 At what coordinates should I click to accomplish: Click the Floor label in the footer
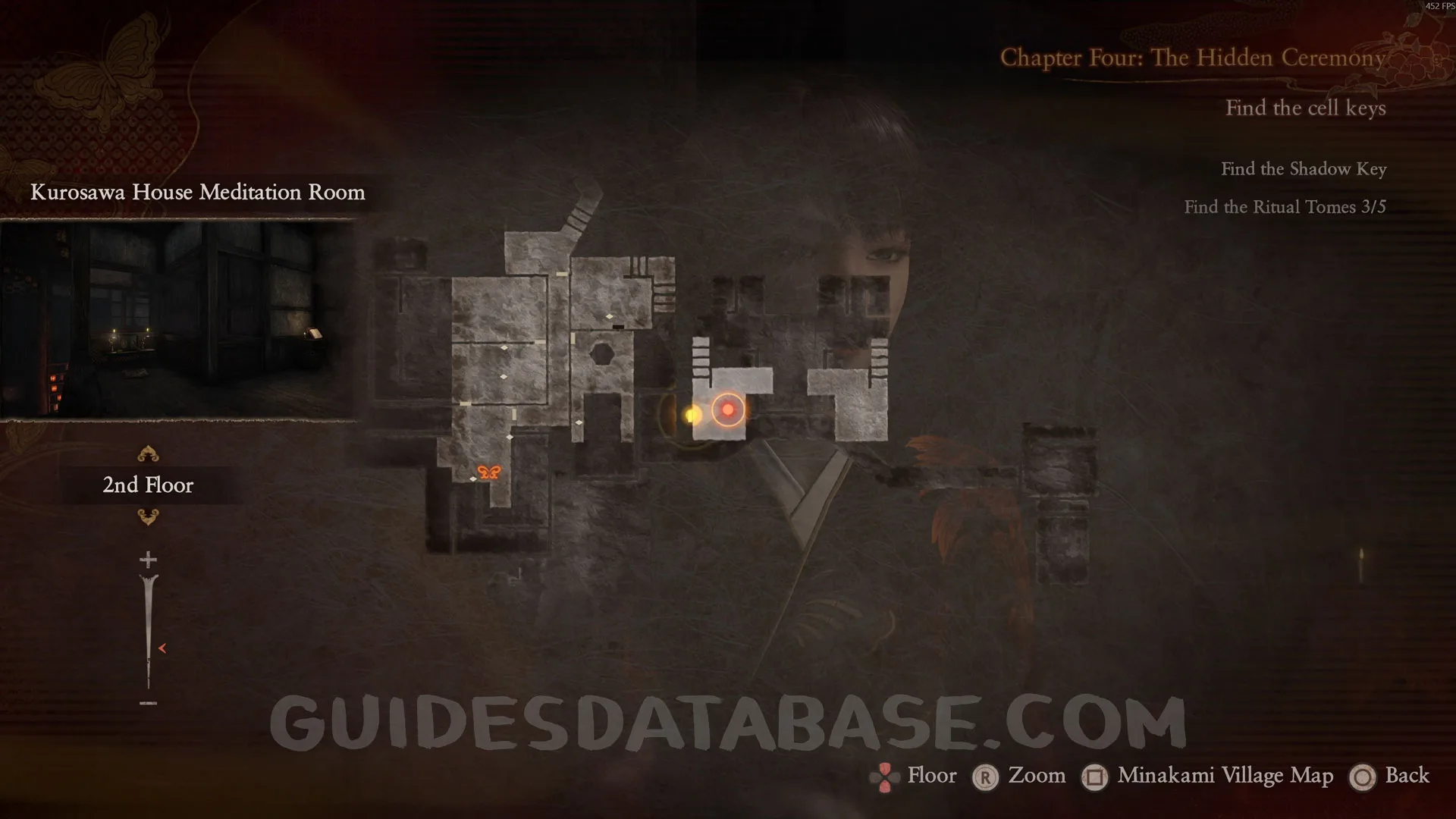point(931,776)
